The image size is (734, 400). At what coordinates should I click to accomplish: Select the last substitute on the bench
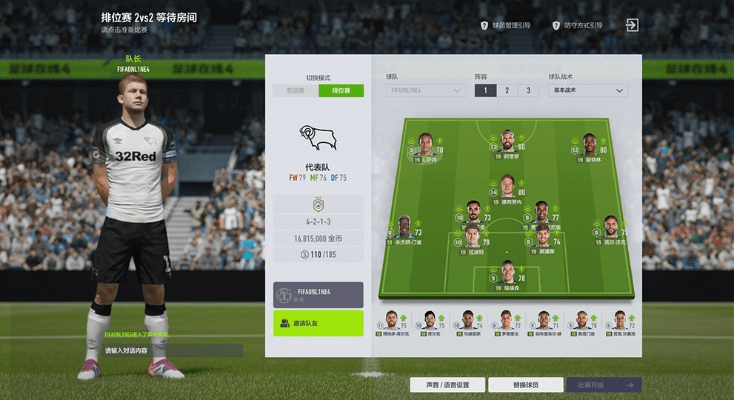(621, 322)
